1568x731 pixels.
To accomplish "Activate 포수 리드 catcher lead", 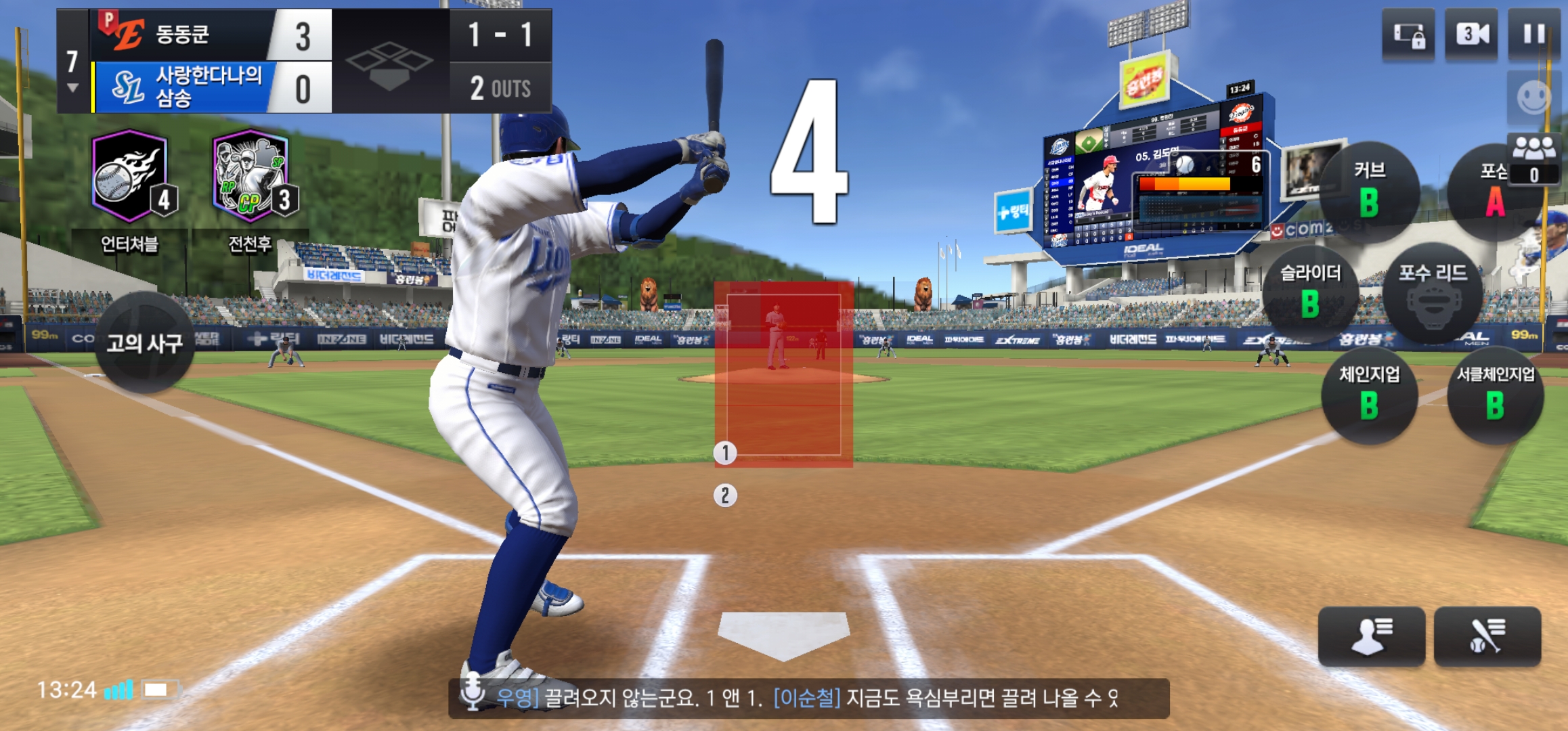I will (x=1433, y=293).
